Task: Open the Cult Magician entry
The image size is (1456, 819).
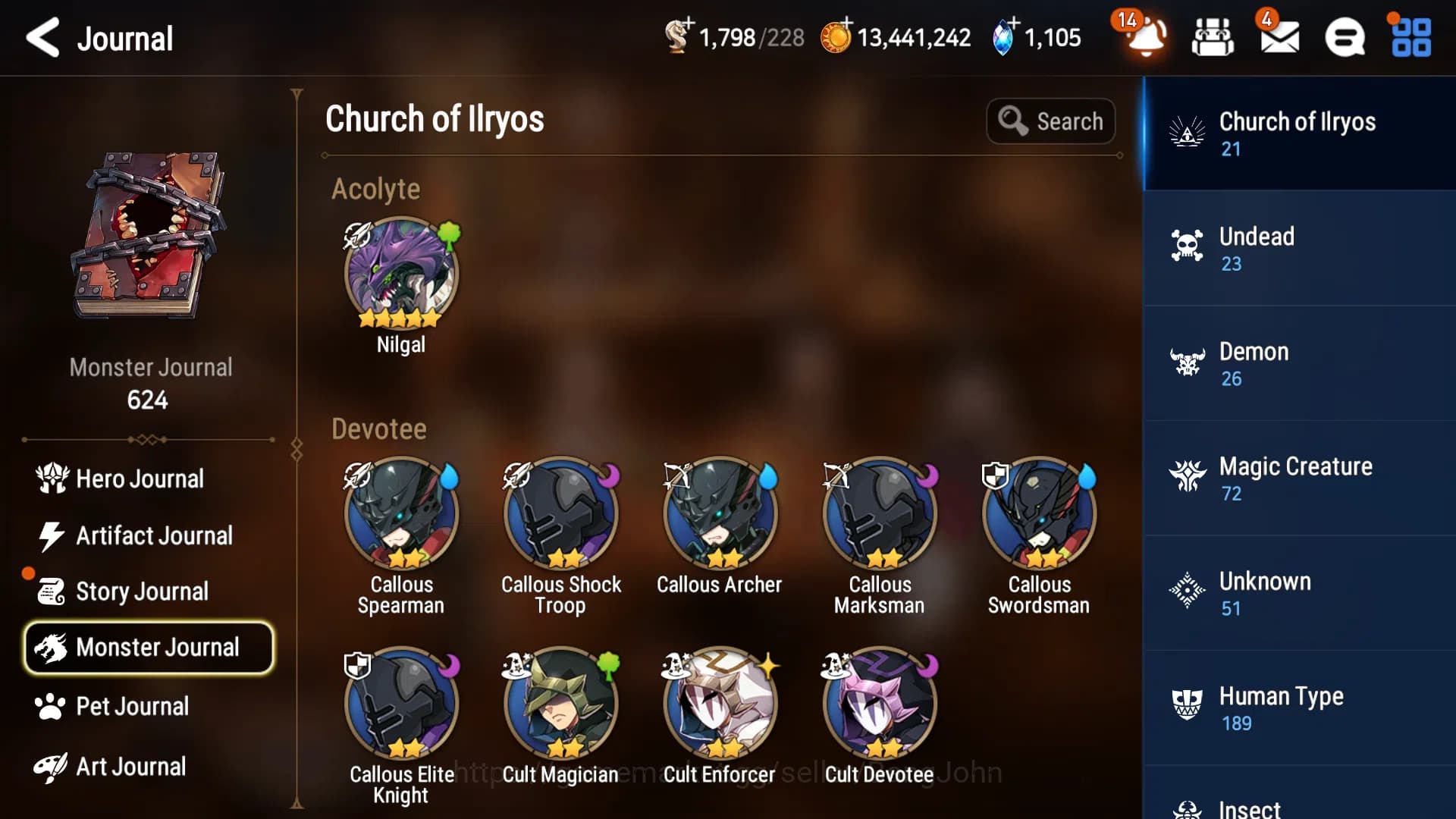Action: point(560,703)
